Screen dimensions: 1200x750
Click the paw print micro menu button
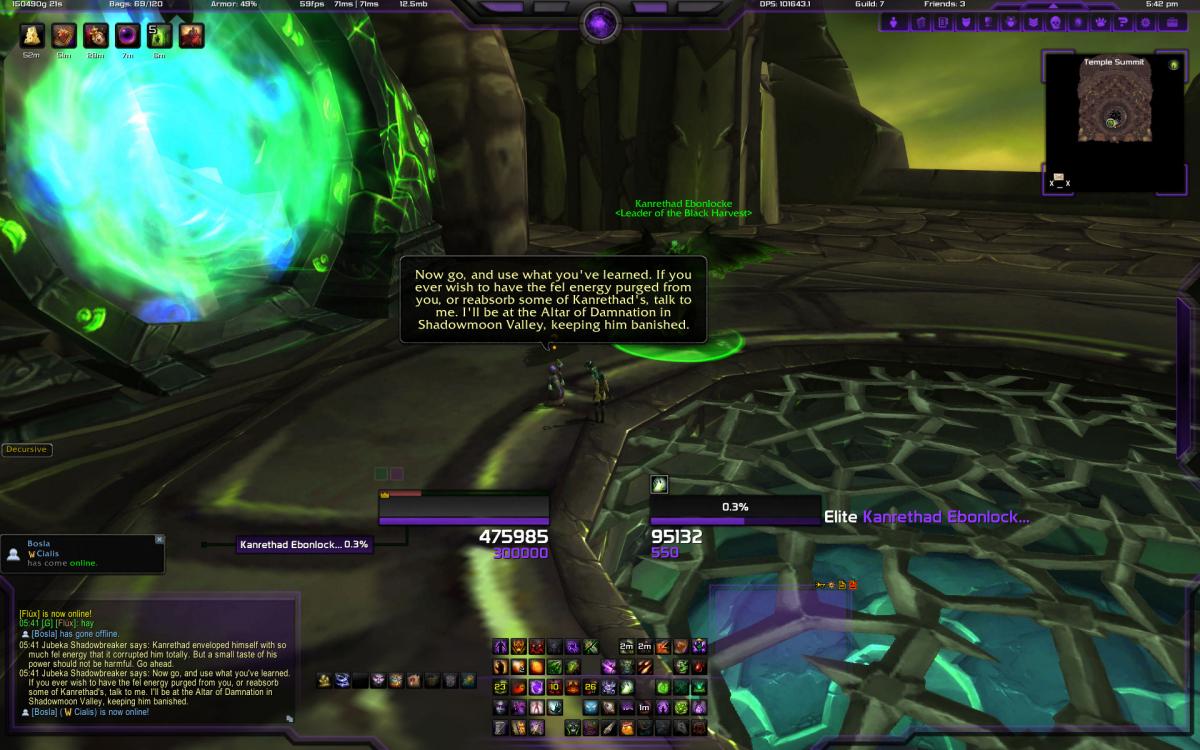click(x=1099, y=22)
